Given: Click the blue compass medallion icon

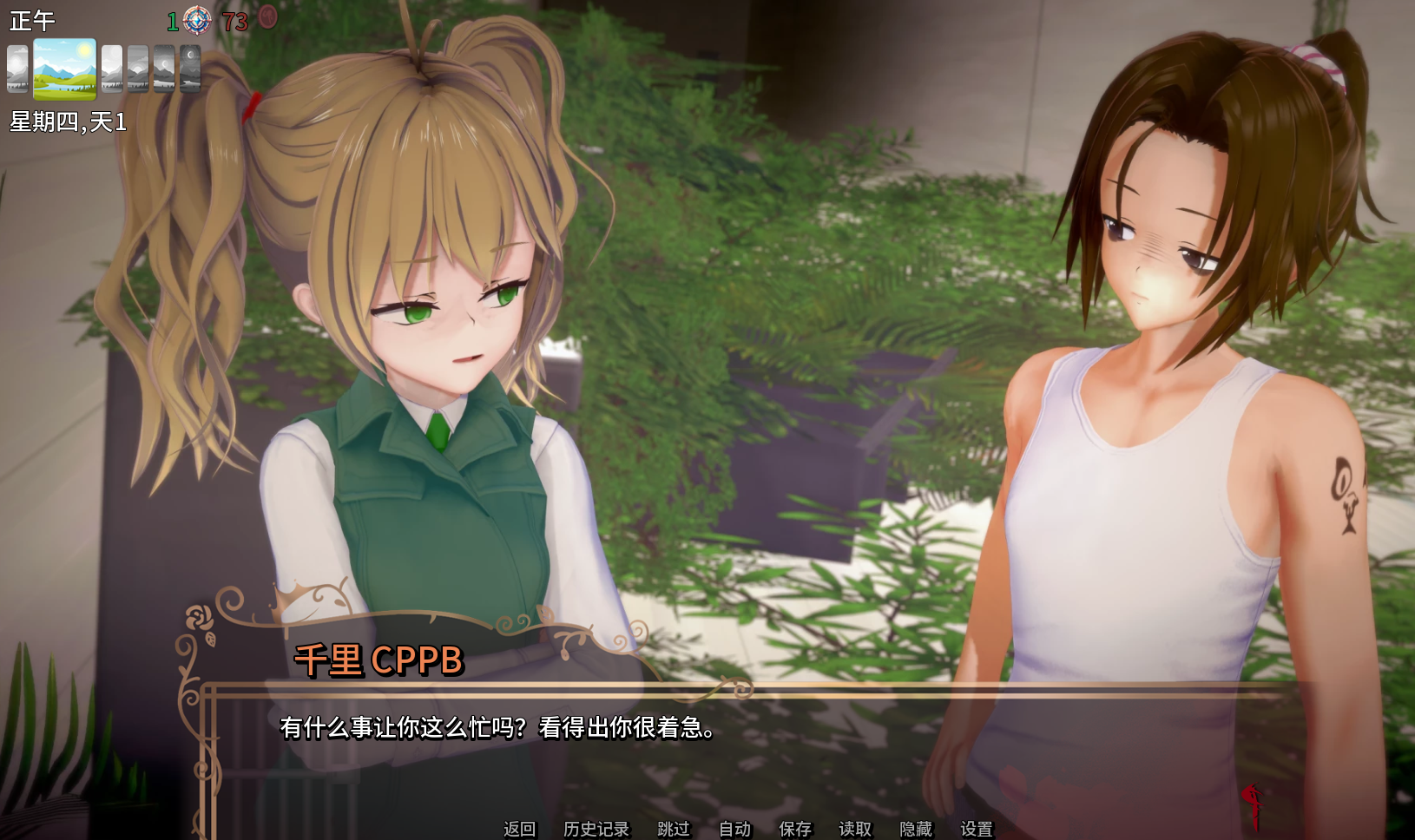Looking at the screenshot, I should point(197,19).
